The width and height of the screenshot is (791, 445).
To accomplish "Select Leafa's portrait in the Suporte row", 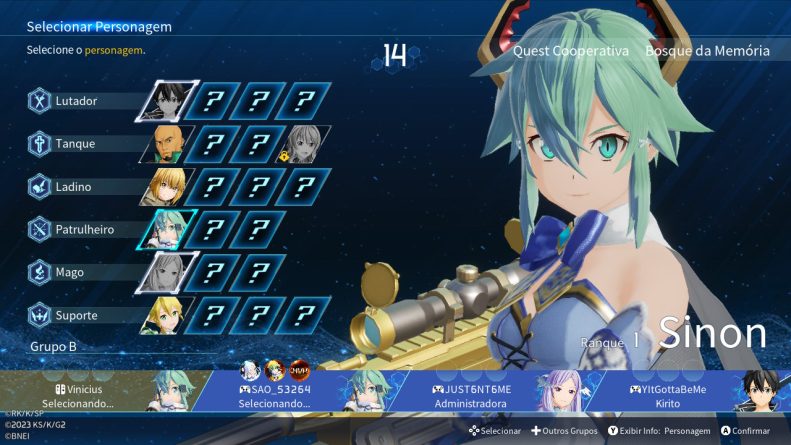I will point(166,315).
